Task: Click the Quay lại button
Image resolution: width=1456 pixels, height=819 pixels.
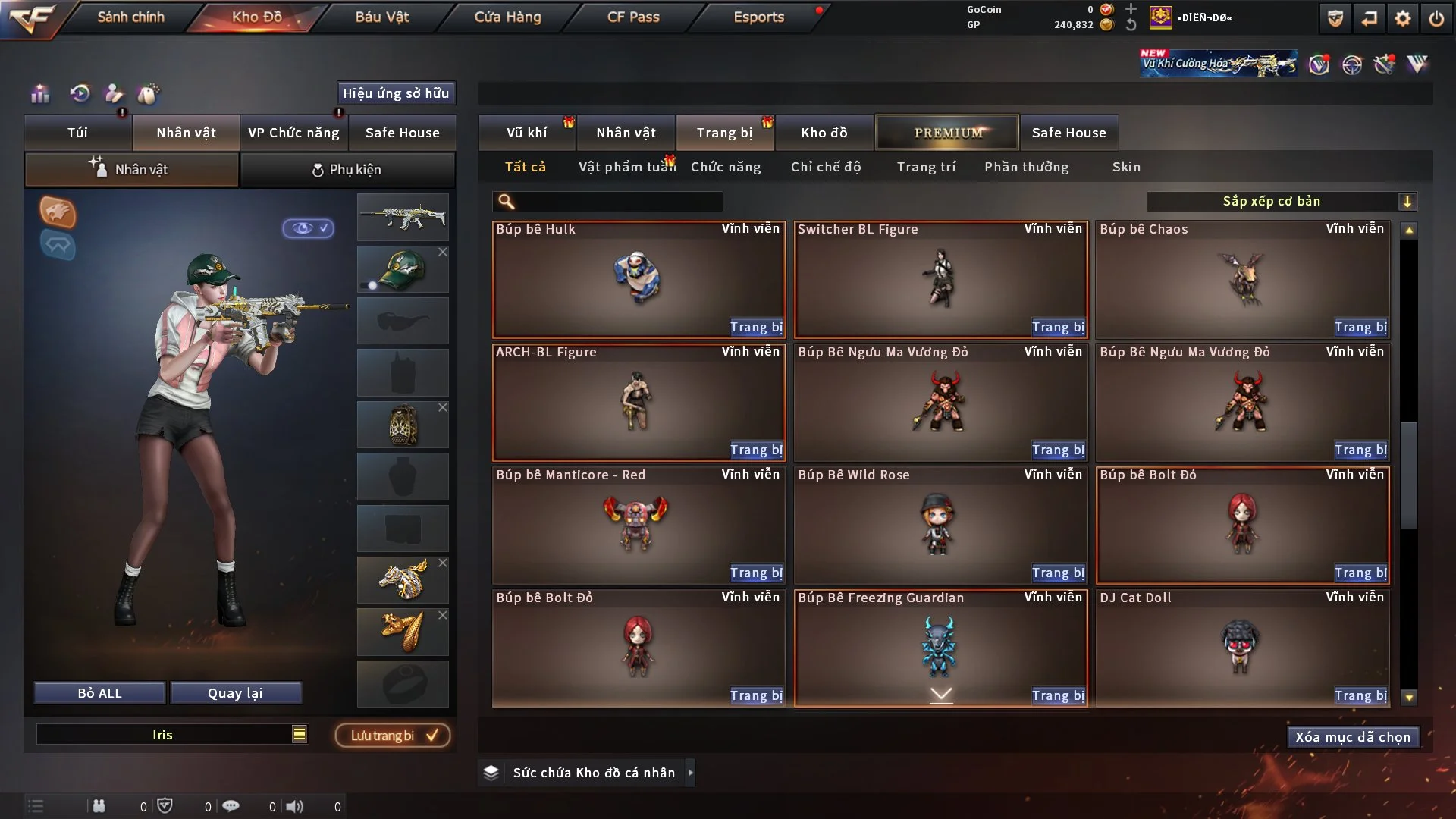Action: click(235, 693)
